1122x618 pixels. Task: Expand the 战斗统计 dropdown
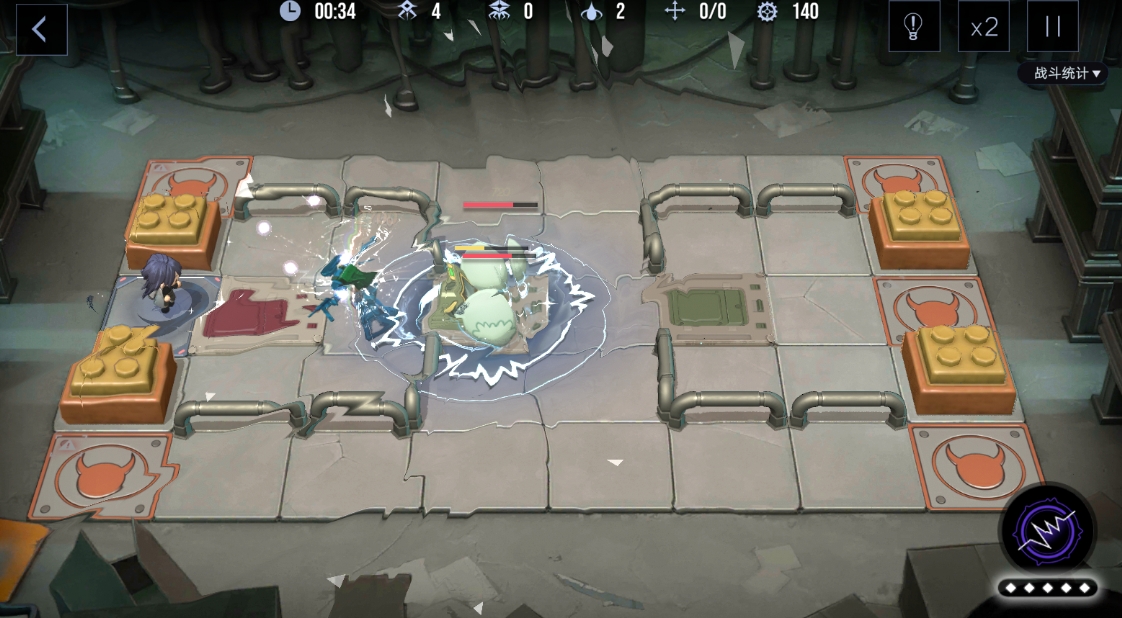1067,73
